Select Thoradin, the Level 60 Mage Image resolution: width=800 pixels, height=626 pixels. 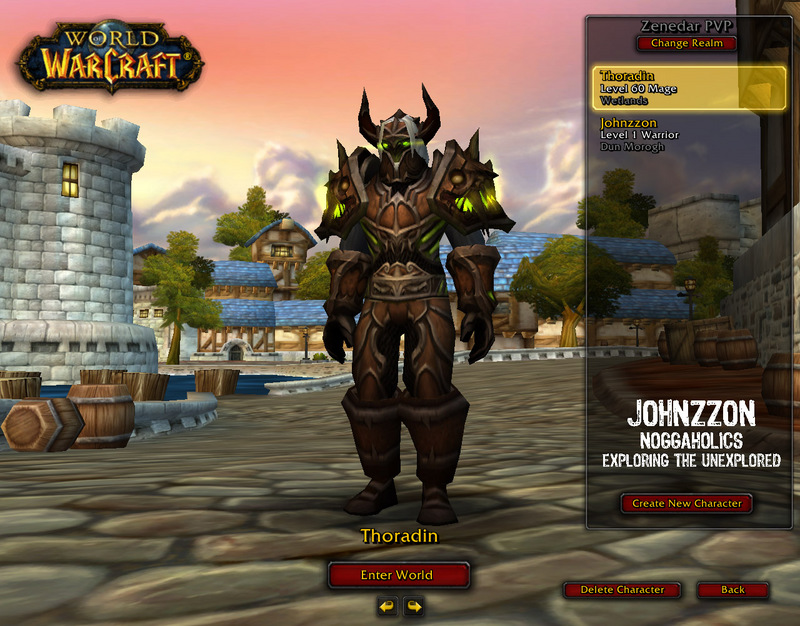pos(688,88)
